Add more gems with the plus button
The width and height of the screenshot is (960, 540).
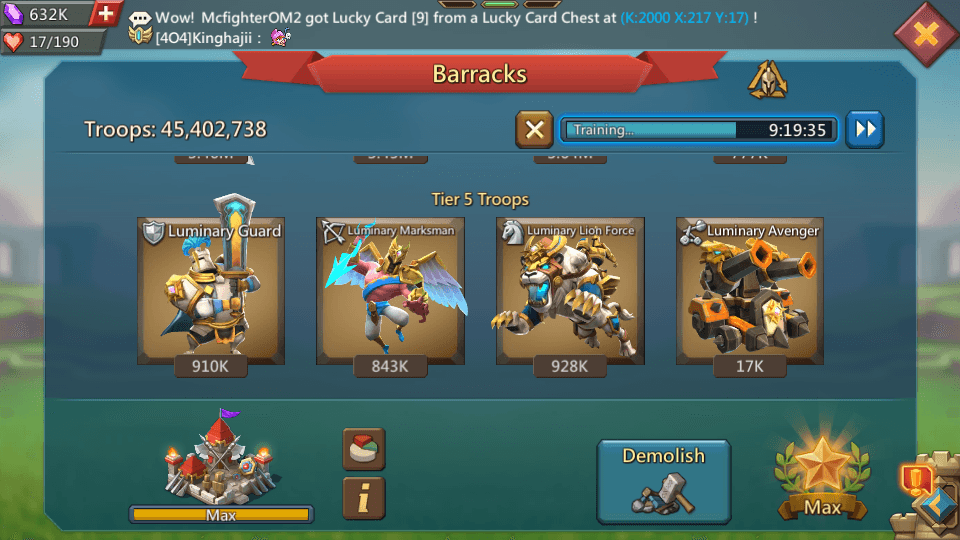[x=106, y=14]
